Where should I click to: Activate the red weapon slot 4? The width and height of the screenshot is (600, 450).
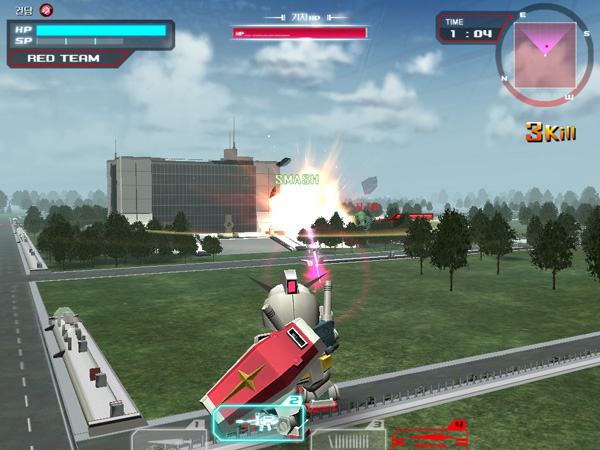tap(430, 436)
